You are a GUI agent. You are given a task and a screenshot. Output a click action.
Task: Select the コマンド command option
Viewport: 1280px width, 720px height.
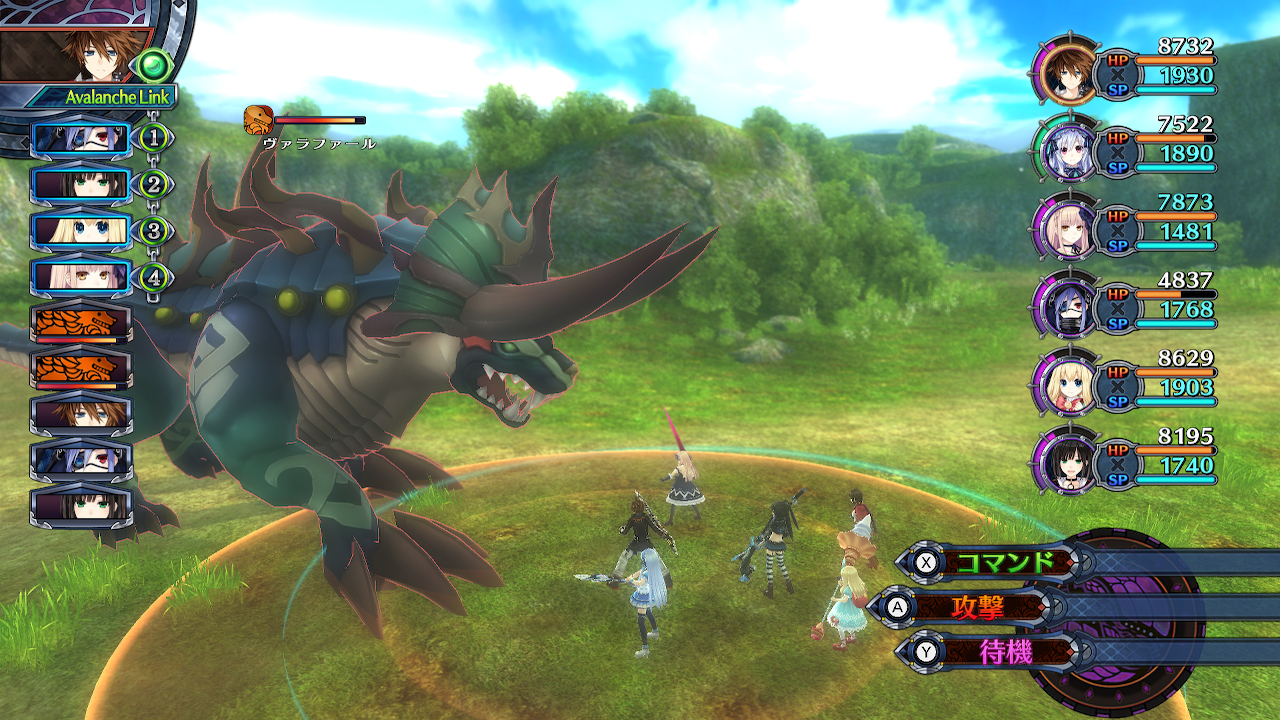(x=1004, y=562)
